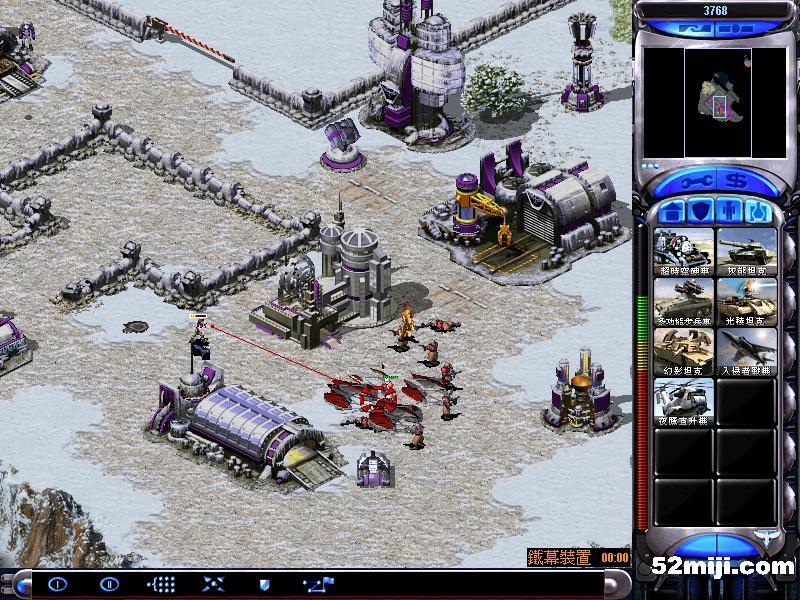Activate the shield guard command

265,584
